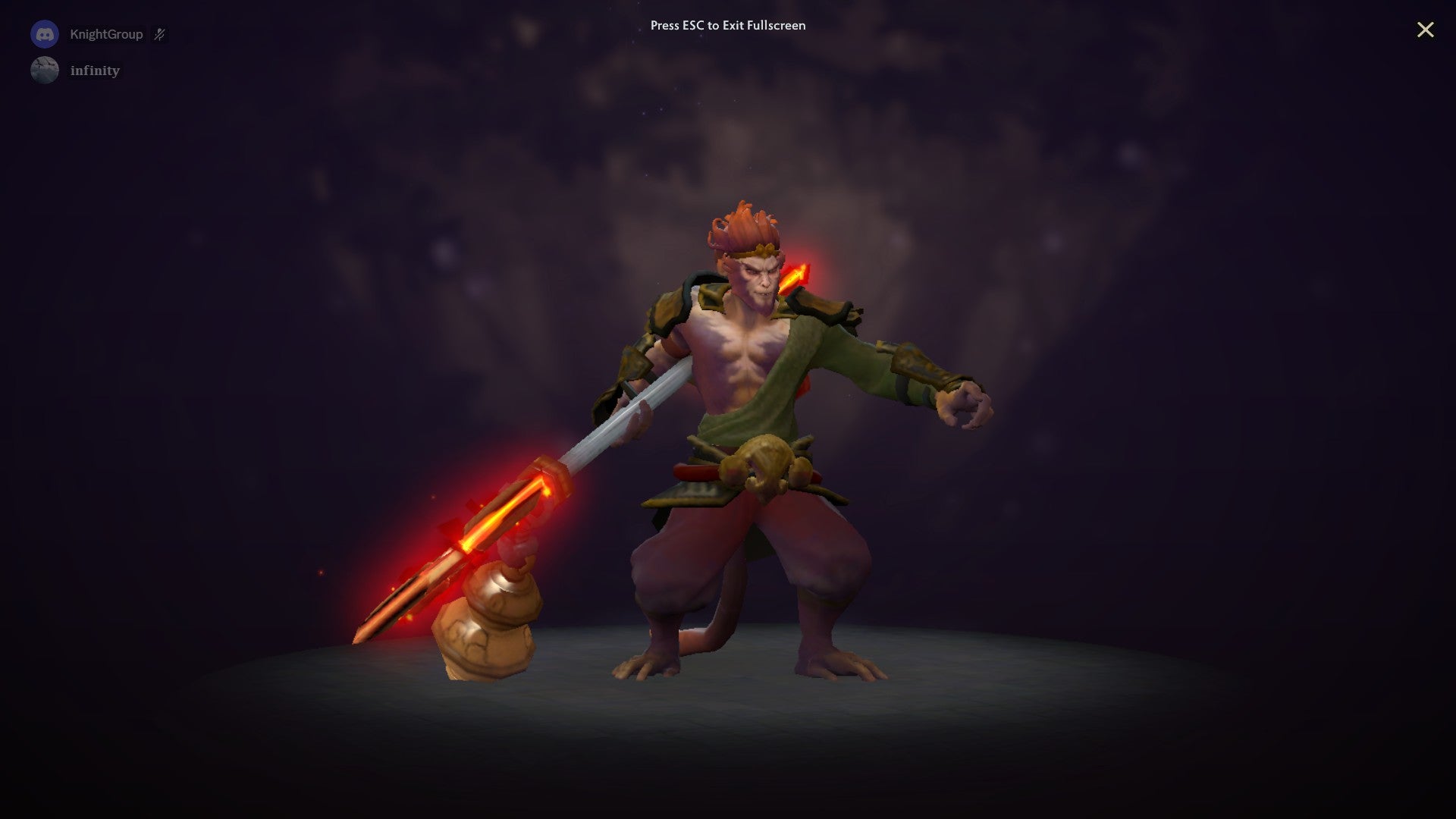This screenshot has width=1456, height=819.
Task: Click the KnightGroup server name label
Action: (x=106, y=34)
